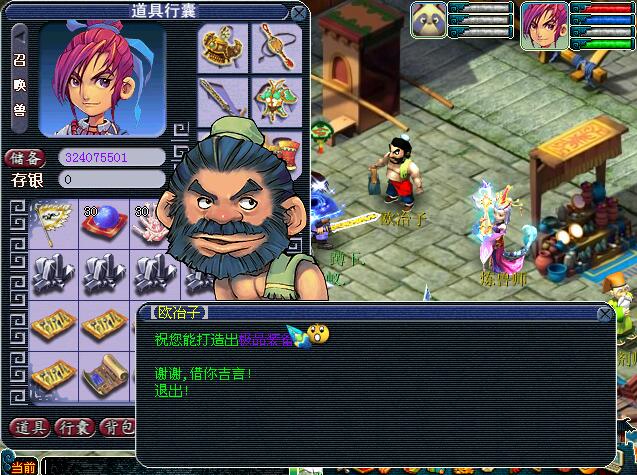
Task: Open the 当前 chat channel tab
Action: (x=22, y=467)
